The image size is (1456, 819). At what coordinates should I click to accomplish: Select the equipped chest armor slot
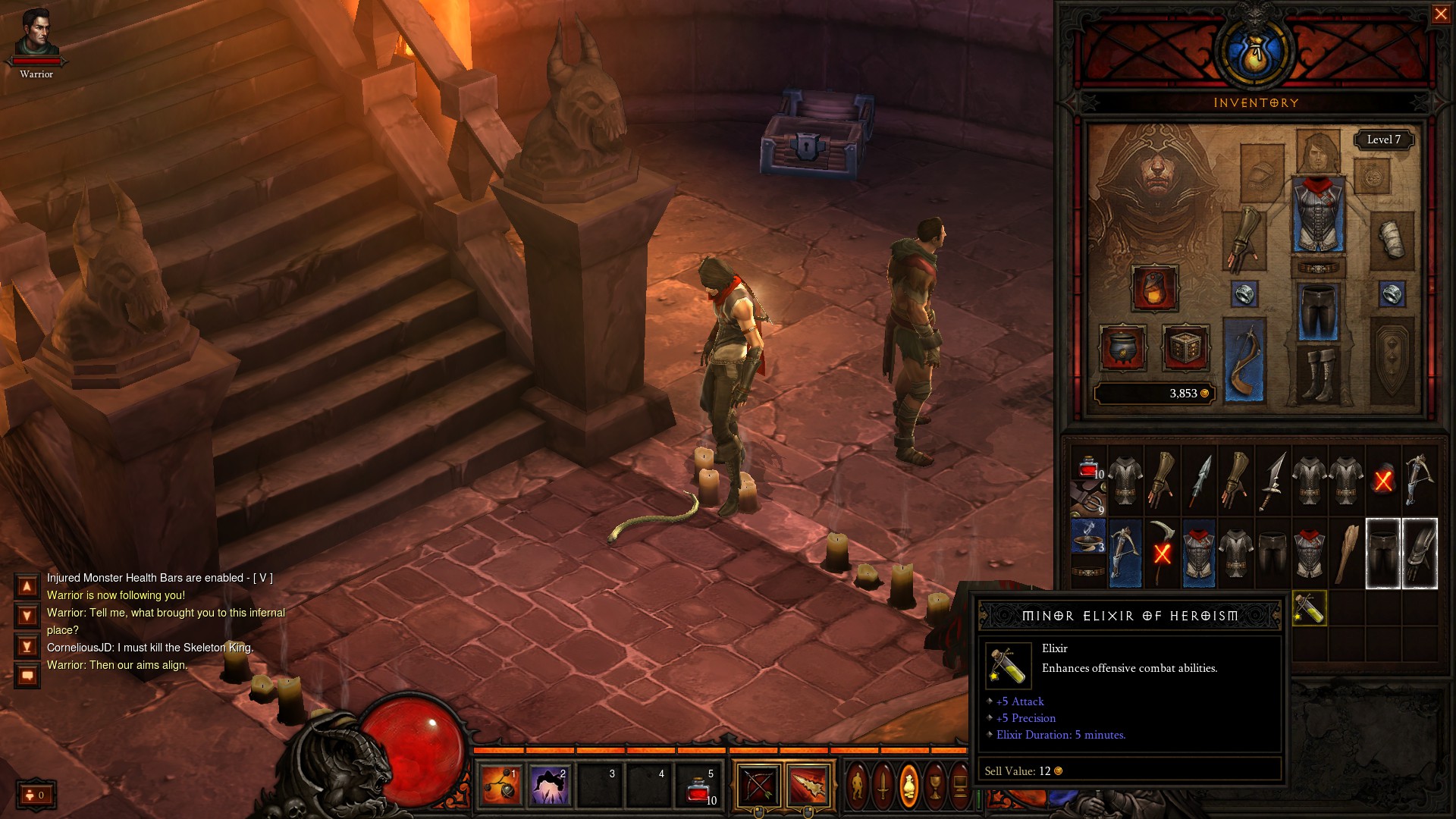click(1318, 215)
